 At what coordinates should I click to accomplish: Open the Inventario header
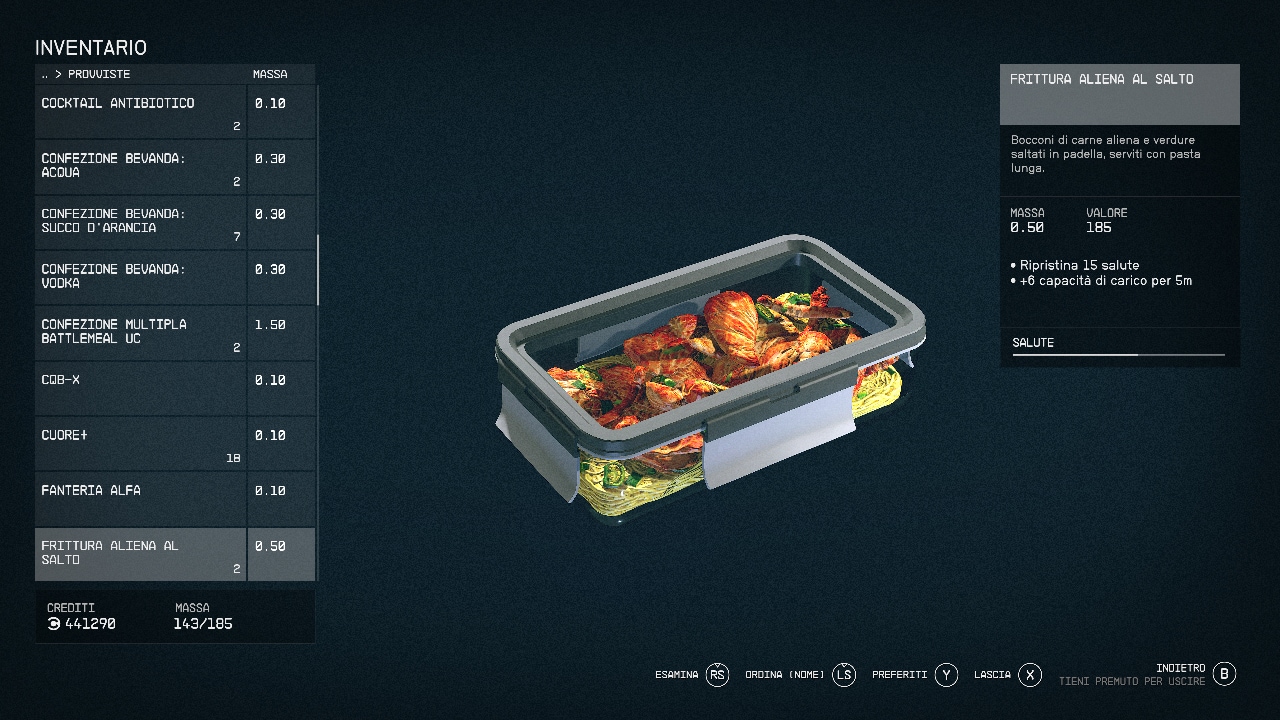tap(91, 47)
